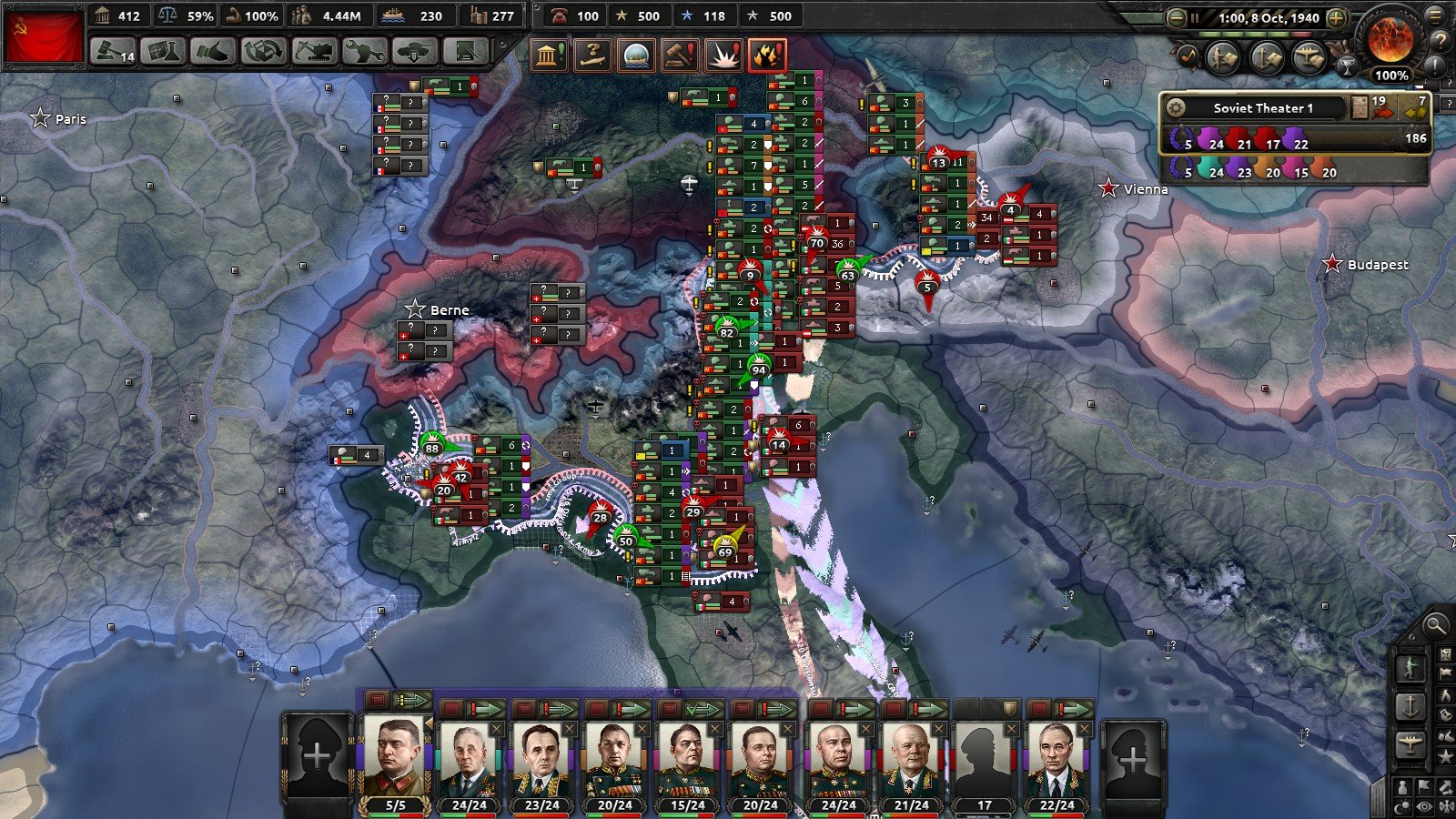Select the Soviet Theater 1 header
The height and width of the screenshot is (819, 1456).
coord(1262,107)
